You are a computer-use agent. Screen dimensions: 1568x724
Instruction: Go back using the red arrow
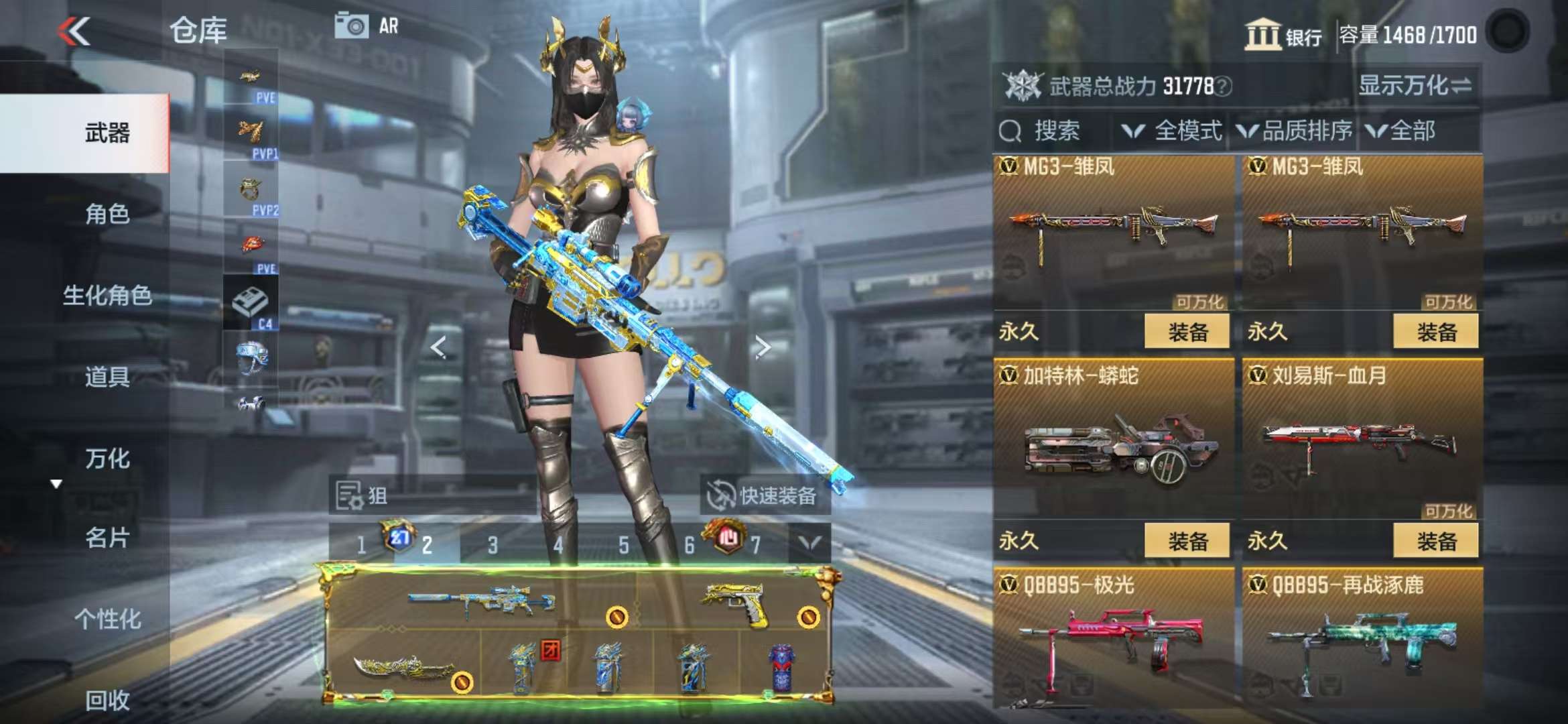tap(74, 32)
